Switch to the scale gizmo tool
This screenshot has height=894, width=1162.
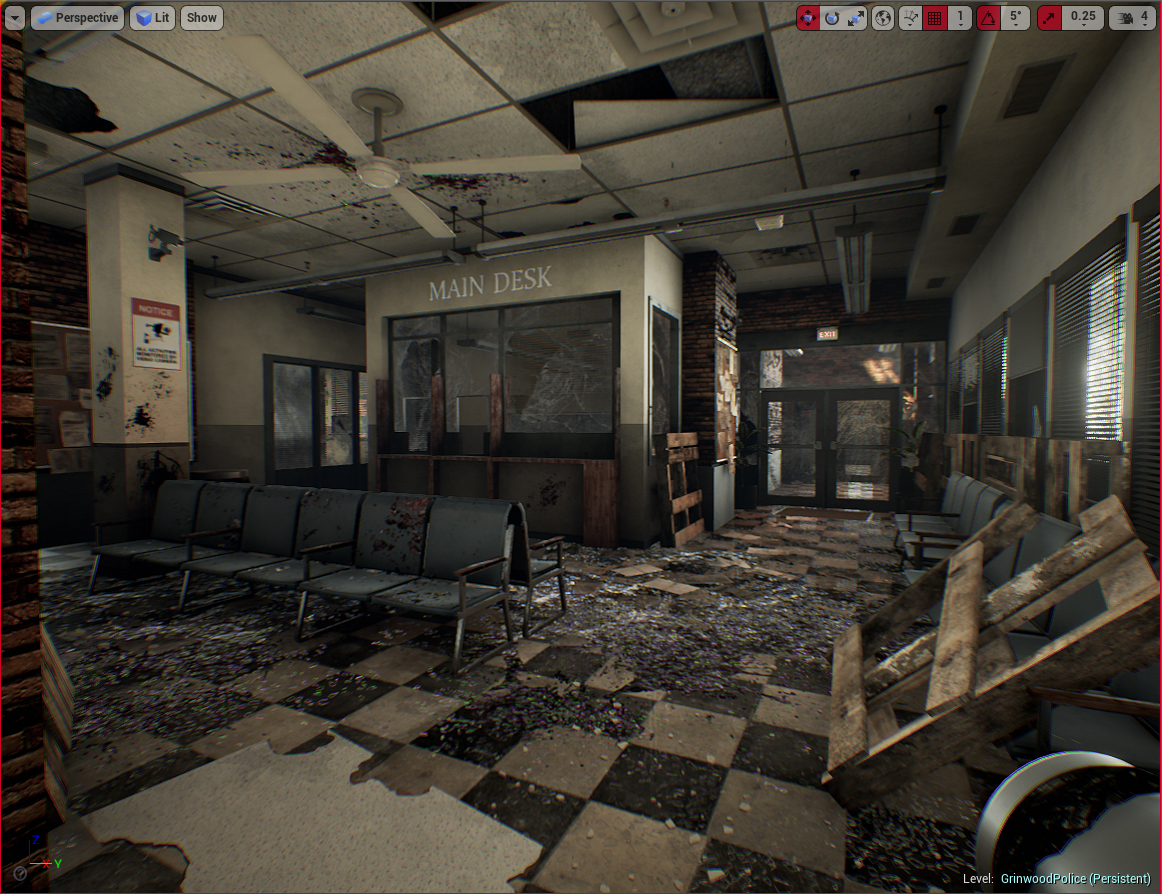point(856,17)
